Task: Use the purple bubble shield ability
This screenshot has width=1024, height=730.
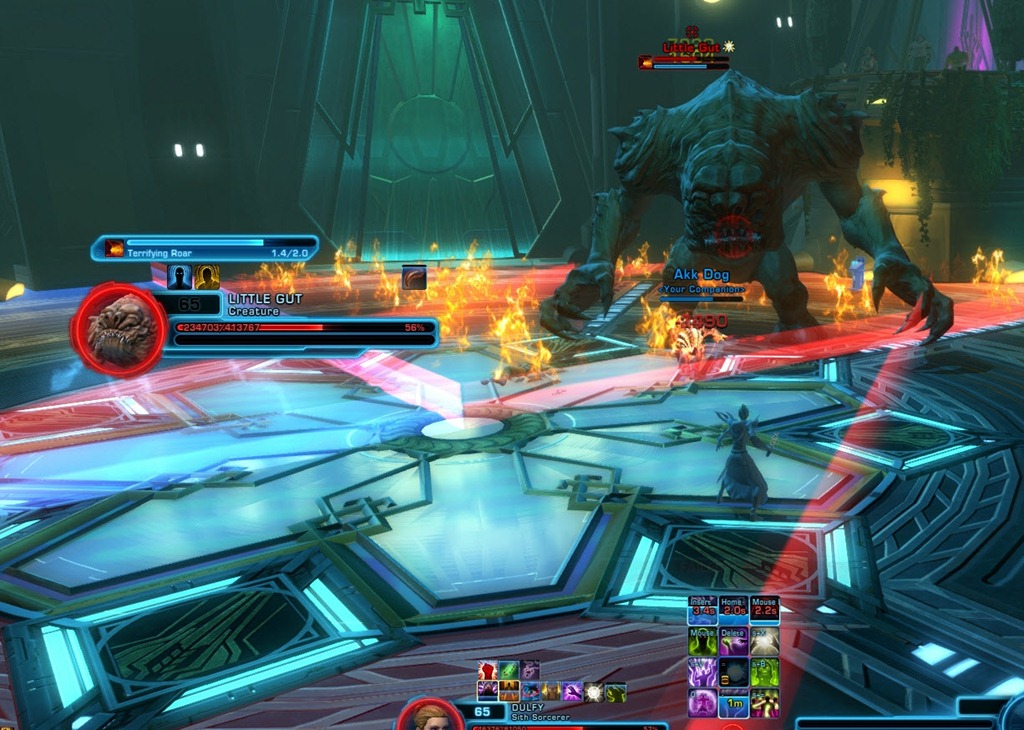Action: point(703,703)
